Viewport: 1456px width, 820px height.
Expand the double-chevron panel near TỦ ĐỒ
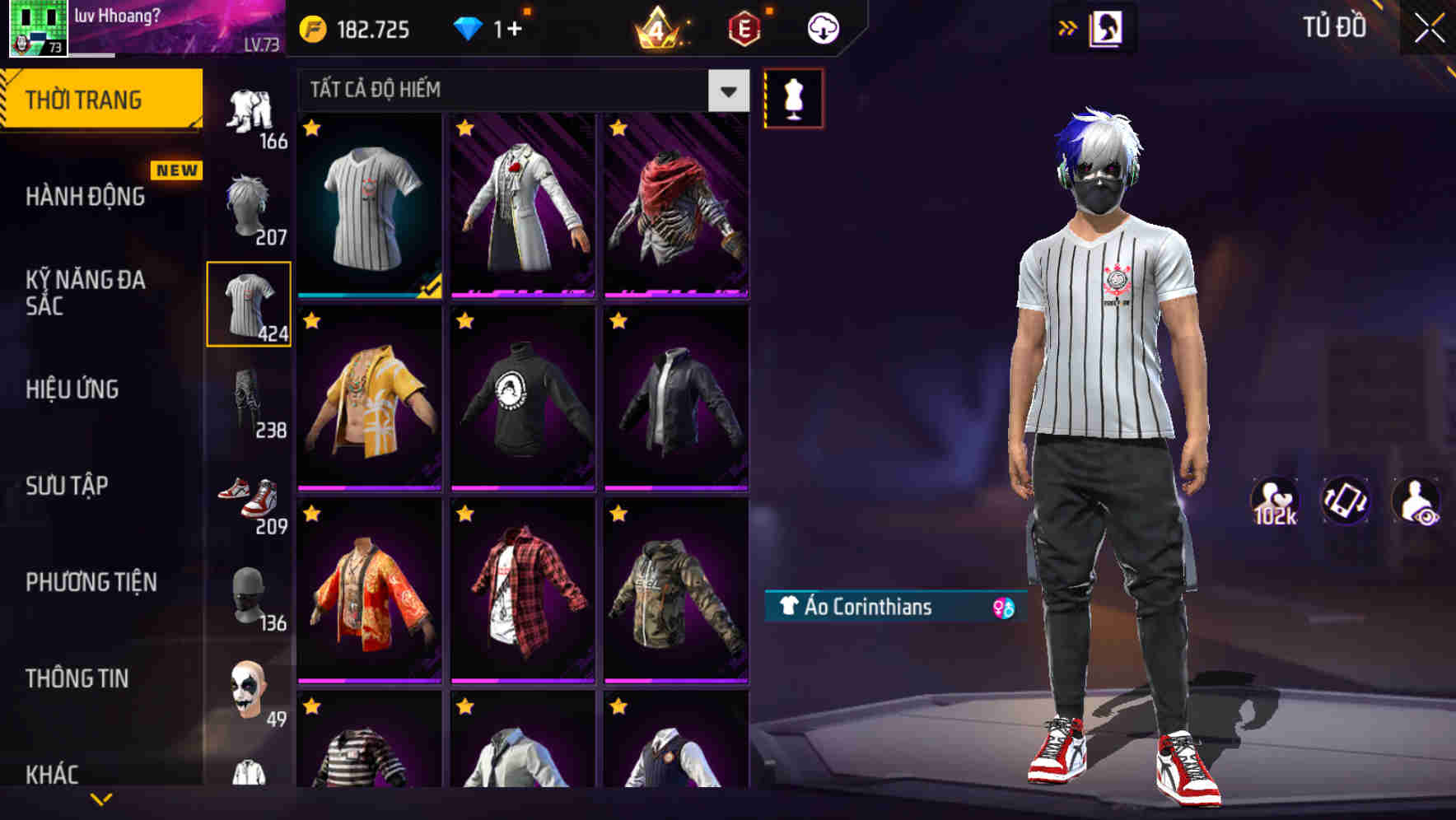point(1069,26)
